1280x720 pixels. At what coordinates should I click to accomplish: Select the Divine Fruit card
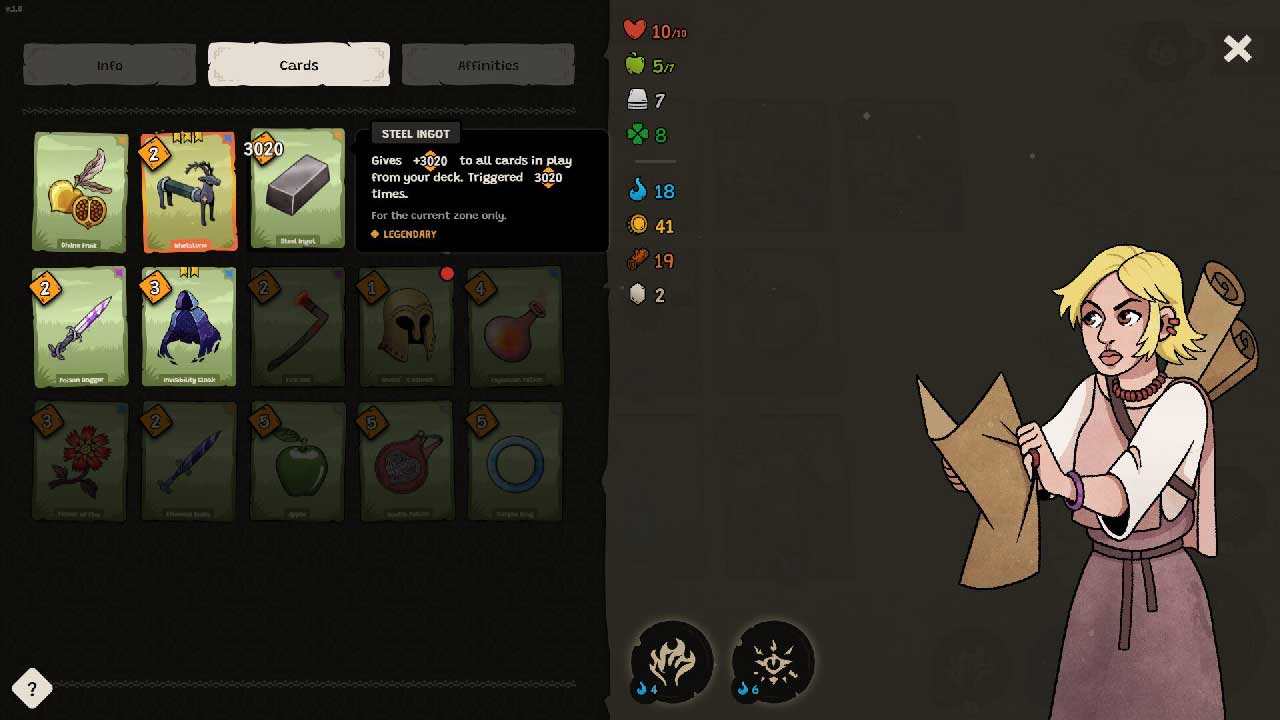click(80, 191)
